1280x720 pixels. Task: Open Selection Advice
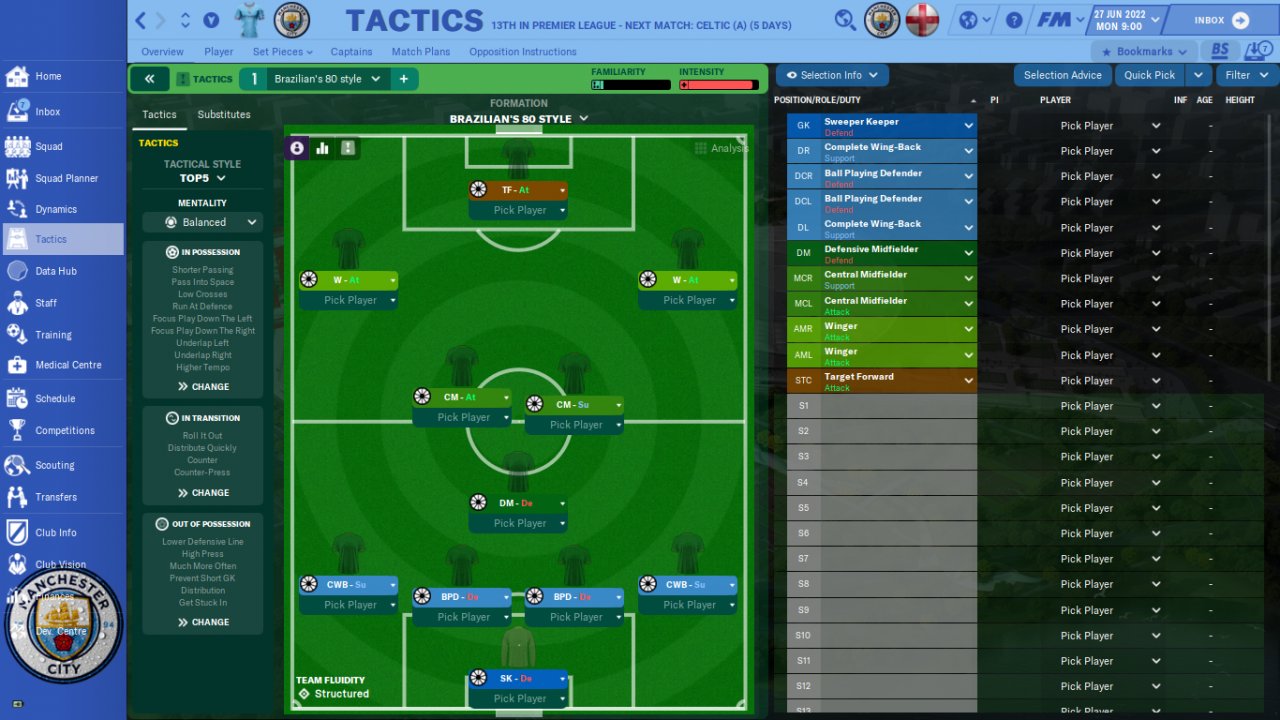(x=1062, y=75)
